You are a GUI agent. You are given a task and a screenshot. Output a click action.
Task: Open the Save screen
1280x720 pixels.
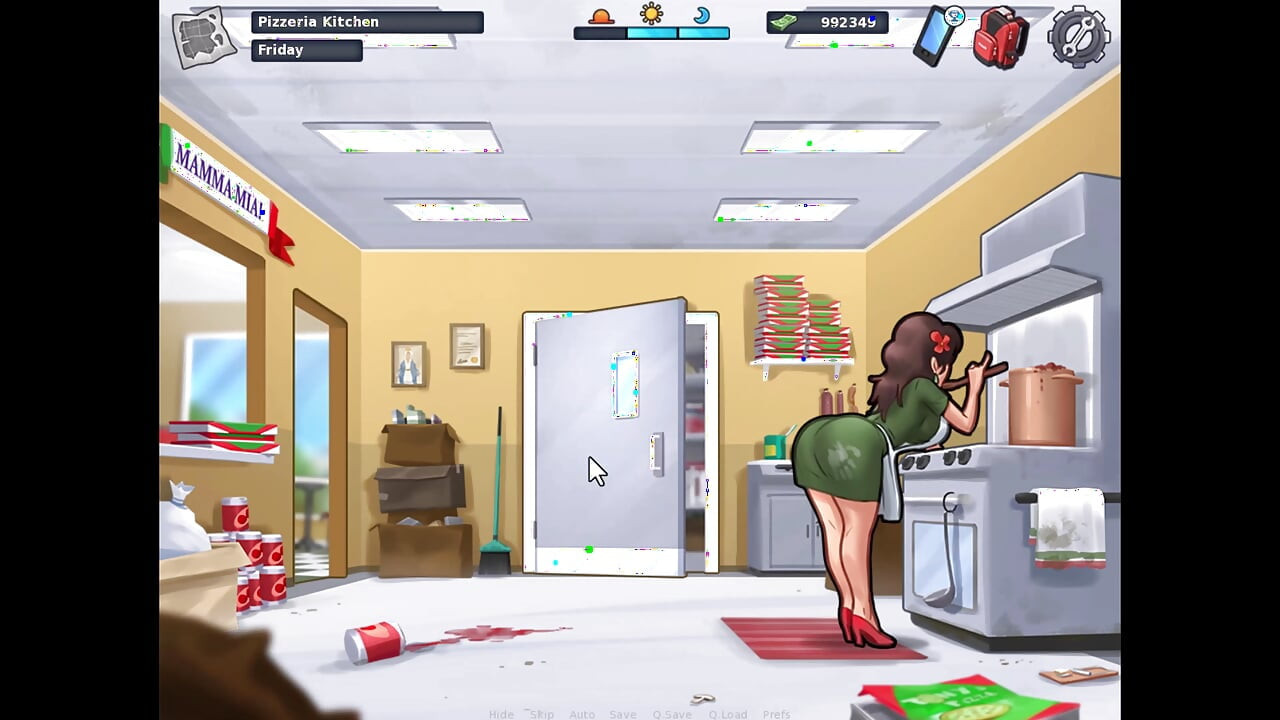point(623,714)
